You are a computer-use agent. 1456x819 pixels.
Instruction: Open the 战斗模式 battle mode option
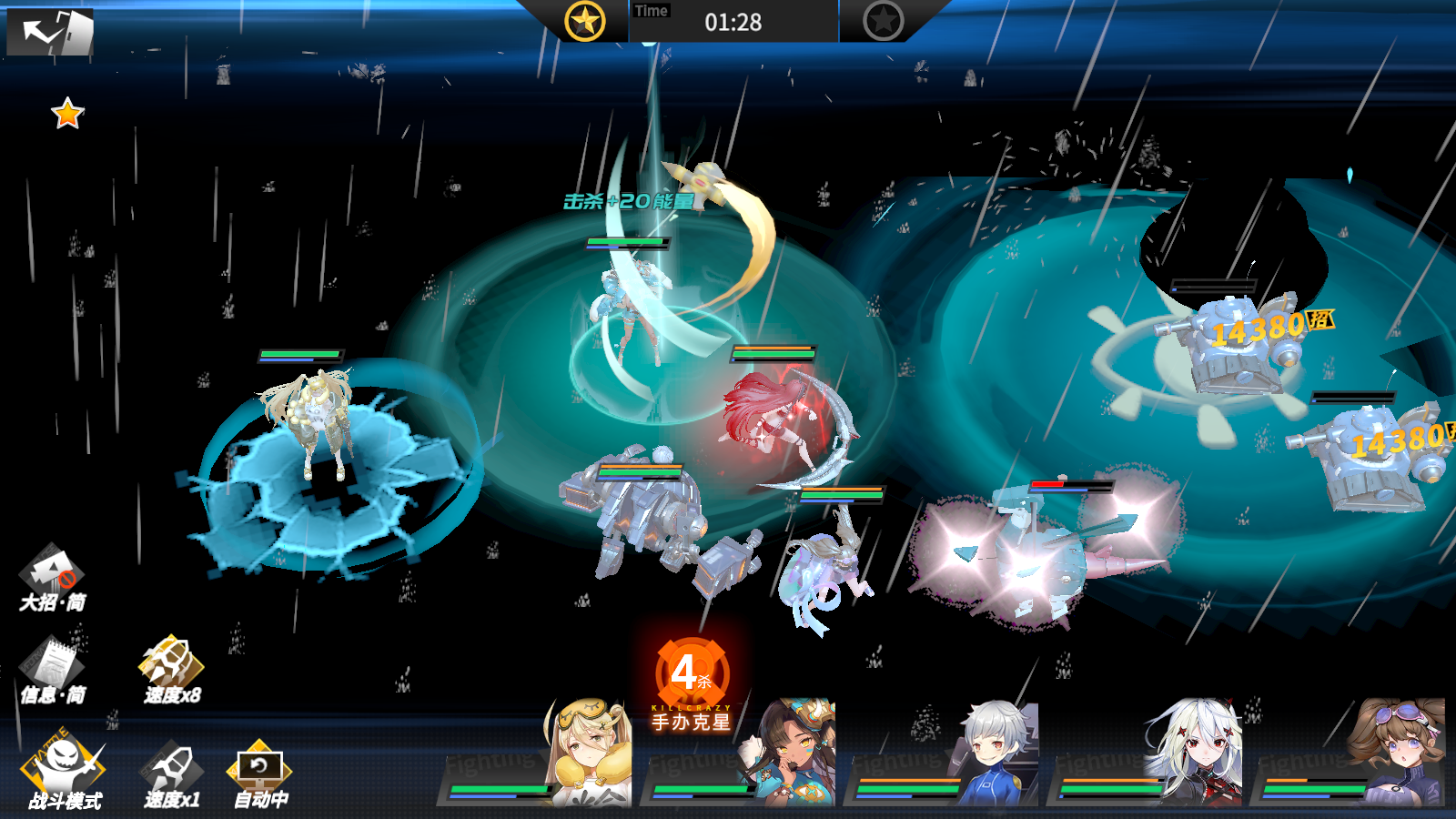pyautogui.click(x=64, y=773)
